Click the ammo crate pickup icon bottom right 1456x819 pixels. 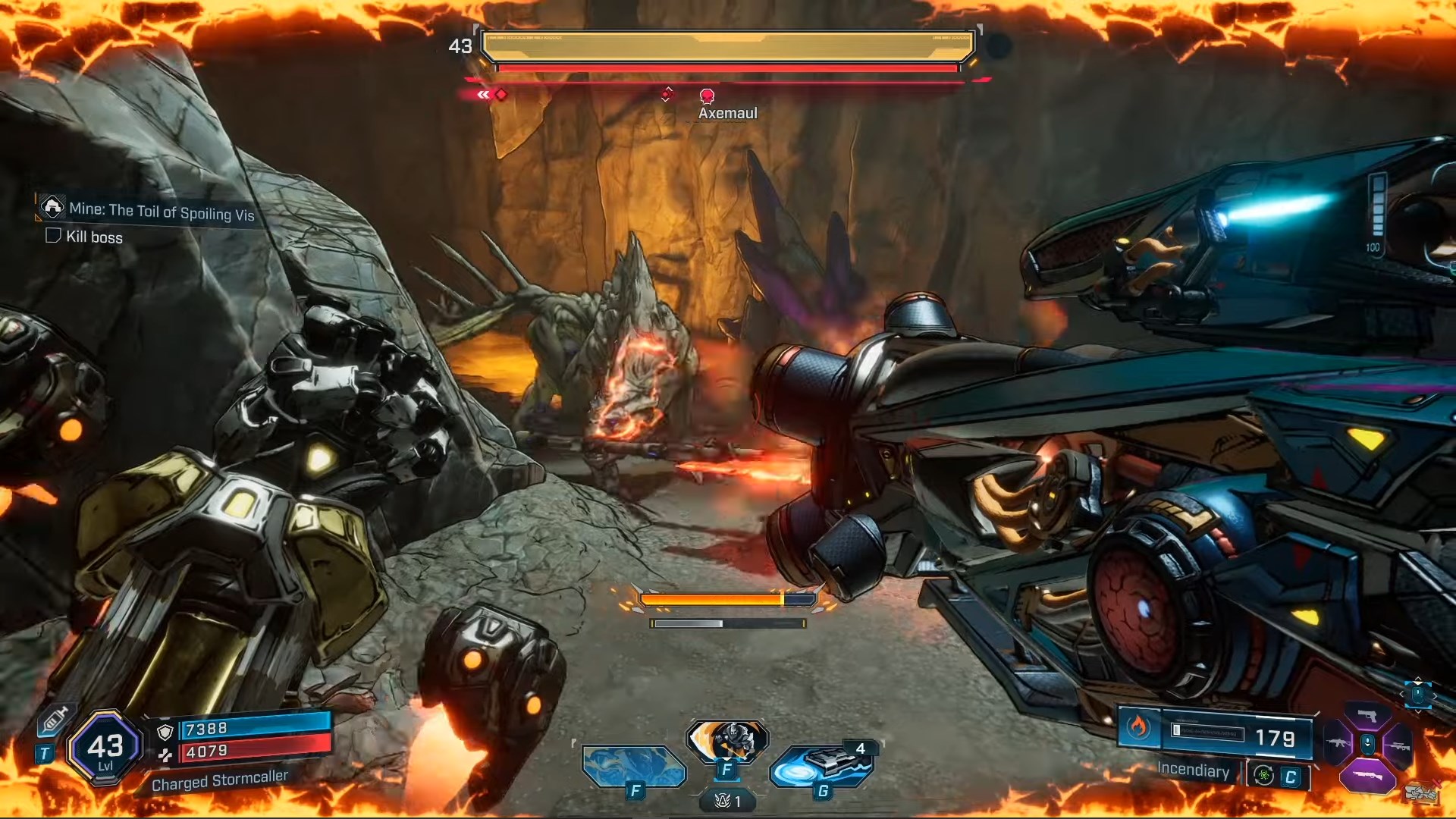[x=1420, y=792]
